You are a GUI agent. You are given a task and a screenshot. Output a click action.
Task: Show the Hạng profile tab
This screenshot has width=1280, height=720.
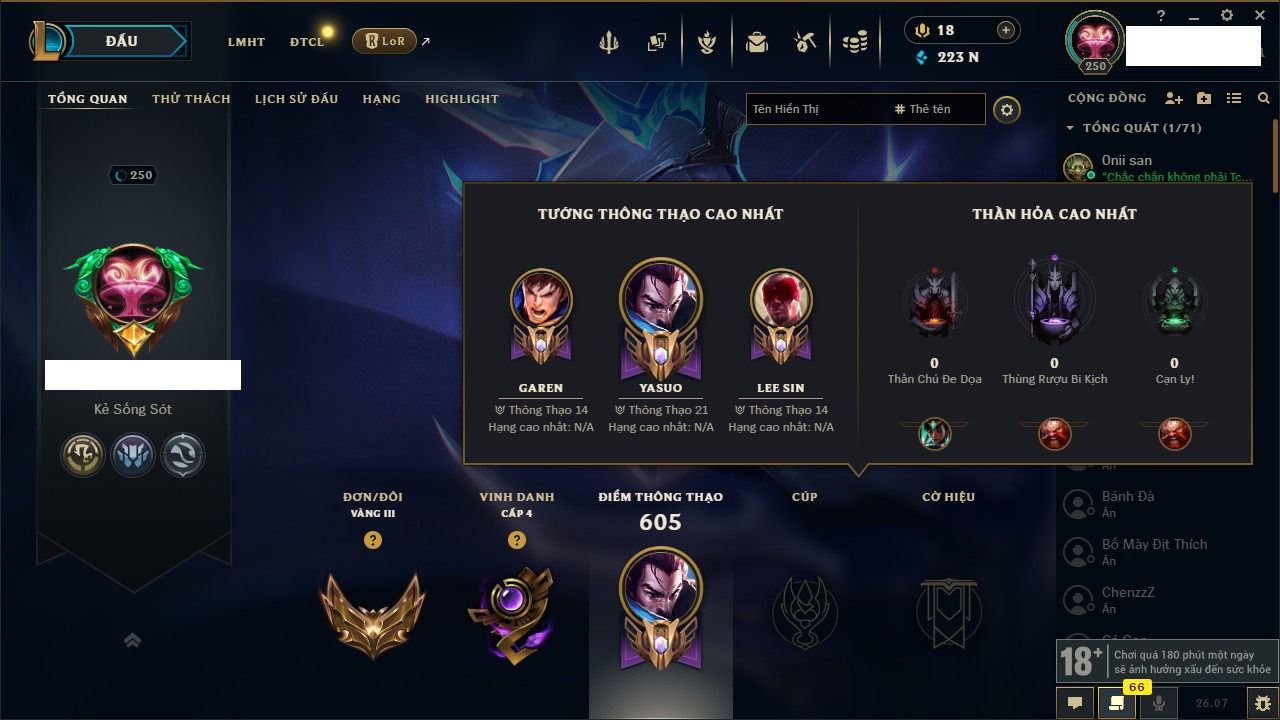click(381, 99)
